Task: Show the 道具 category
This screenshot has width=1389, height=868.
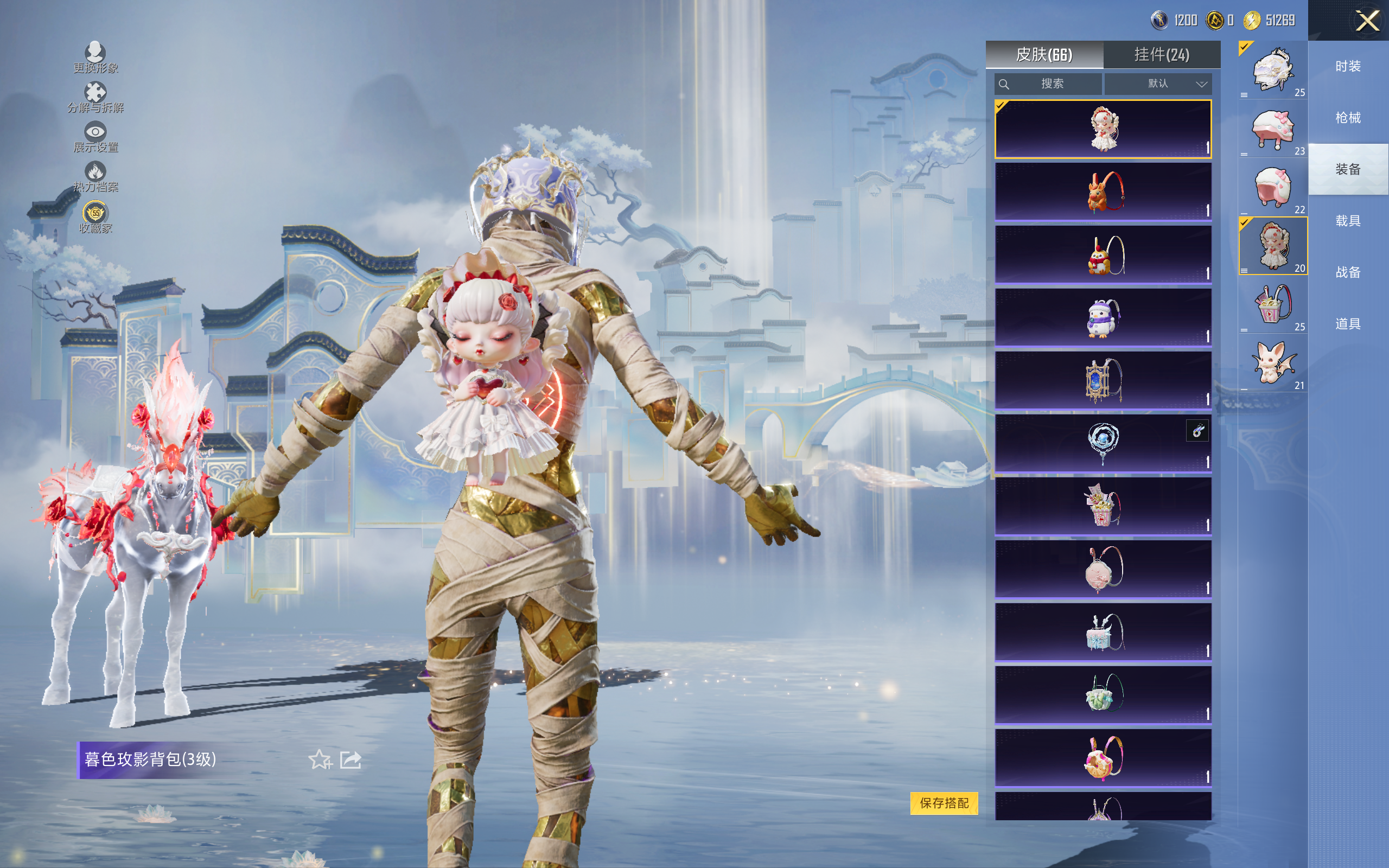Action: click(1348, 324)
